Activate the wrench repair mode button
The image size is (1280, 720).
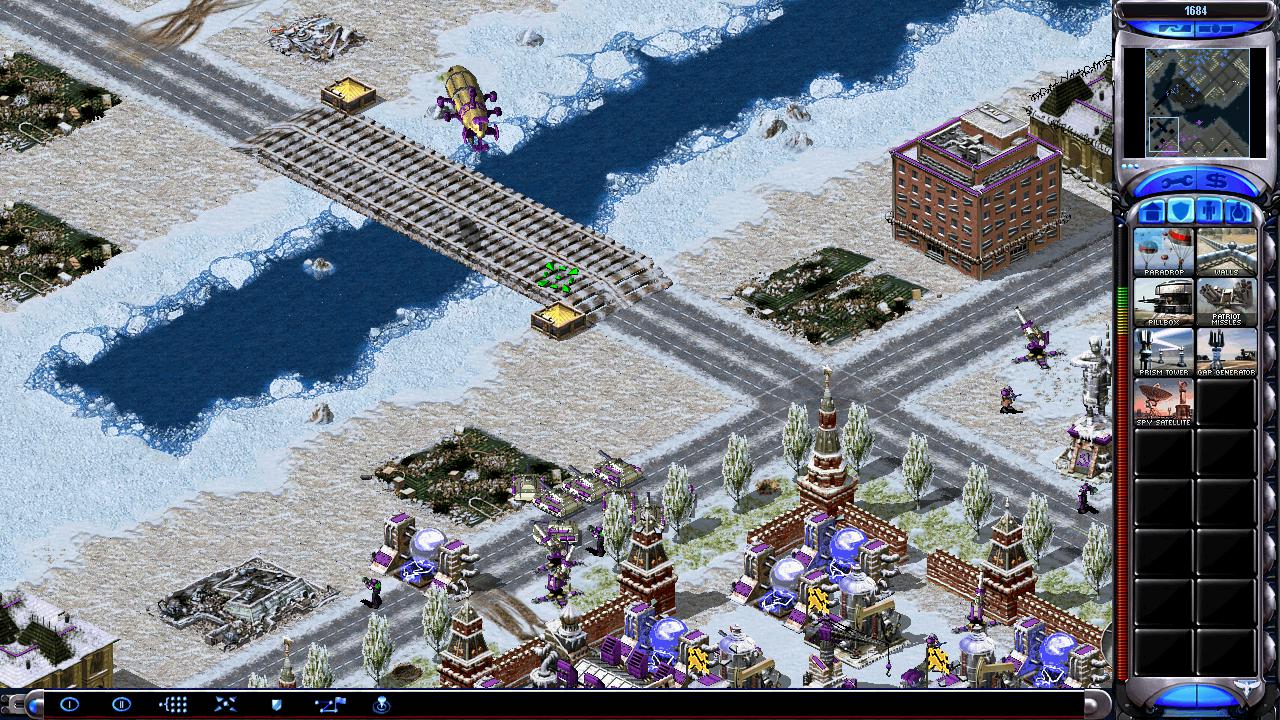pos(1173,181)
